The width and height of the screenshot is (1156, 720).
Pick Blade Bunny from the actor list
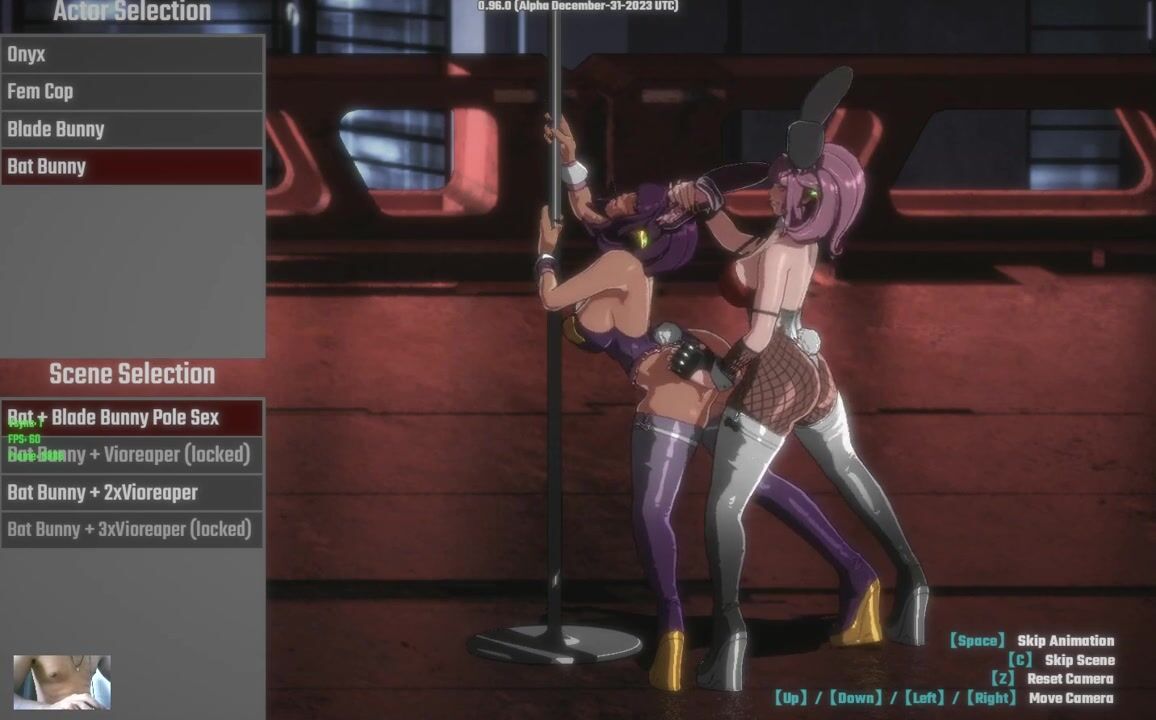pyautogui.click(x=131, y=129)
